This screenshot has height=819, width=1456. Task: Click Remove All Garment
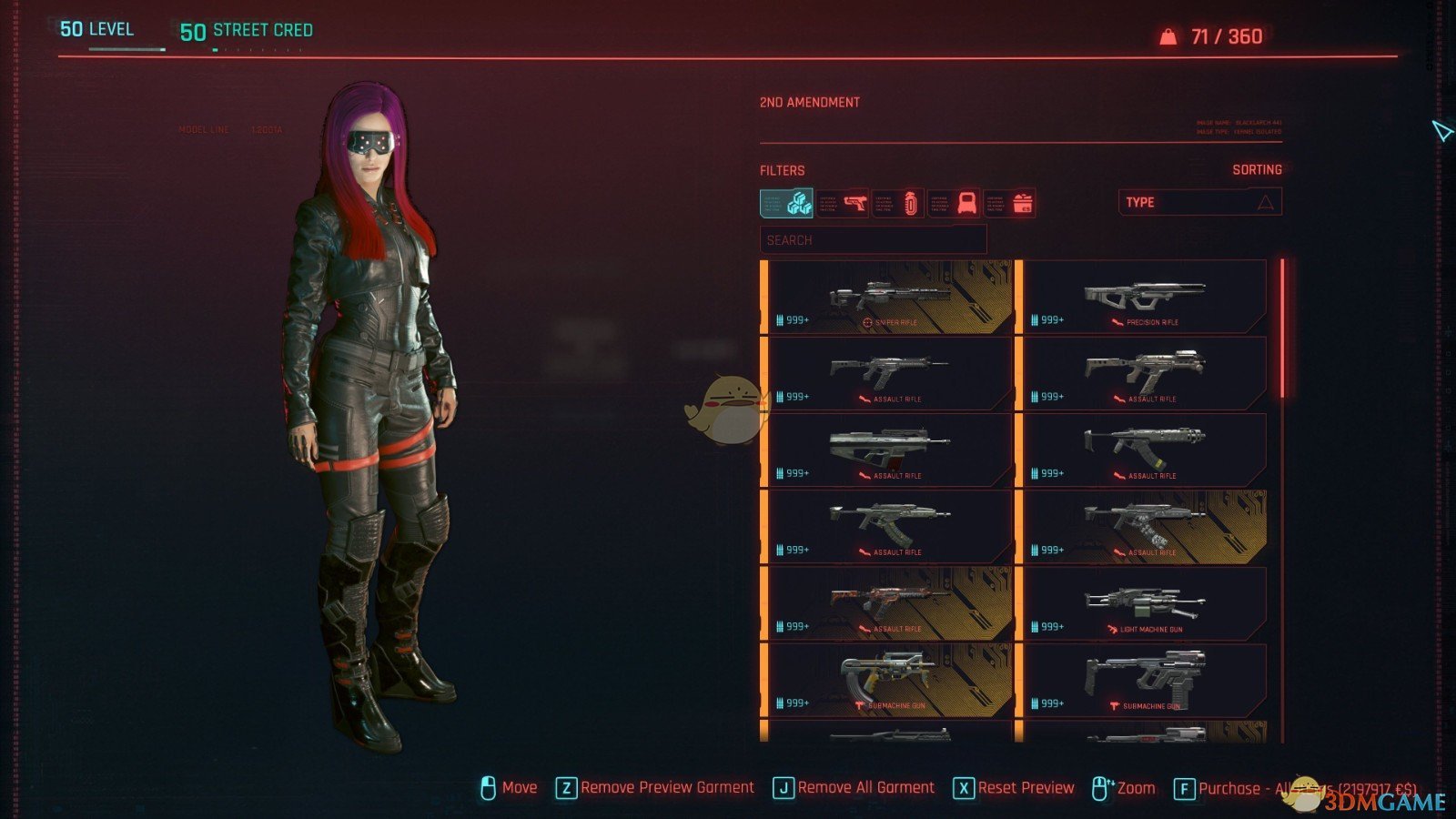pyautogui.click(x=854, y=788)
